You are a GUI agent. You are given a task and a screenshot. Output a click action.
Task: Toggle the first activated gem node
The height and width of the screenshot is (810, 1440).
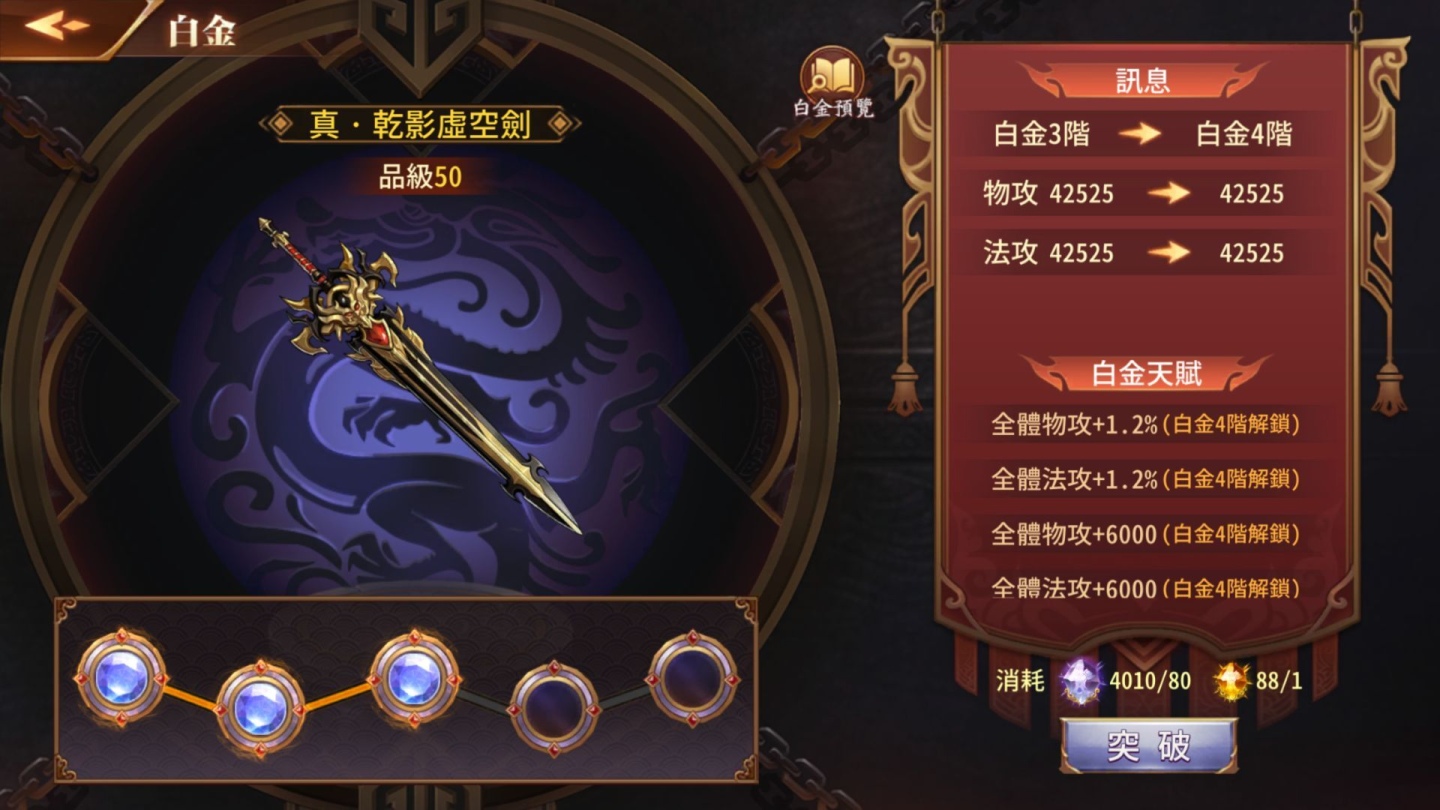(x=122, y=680)
